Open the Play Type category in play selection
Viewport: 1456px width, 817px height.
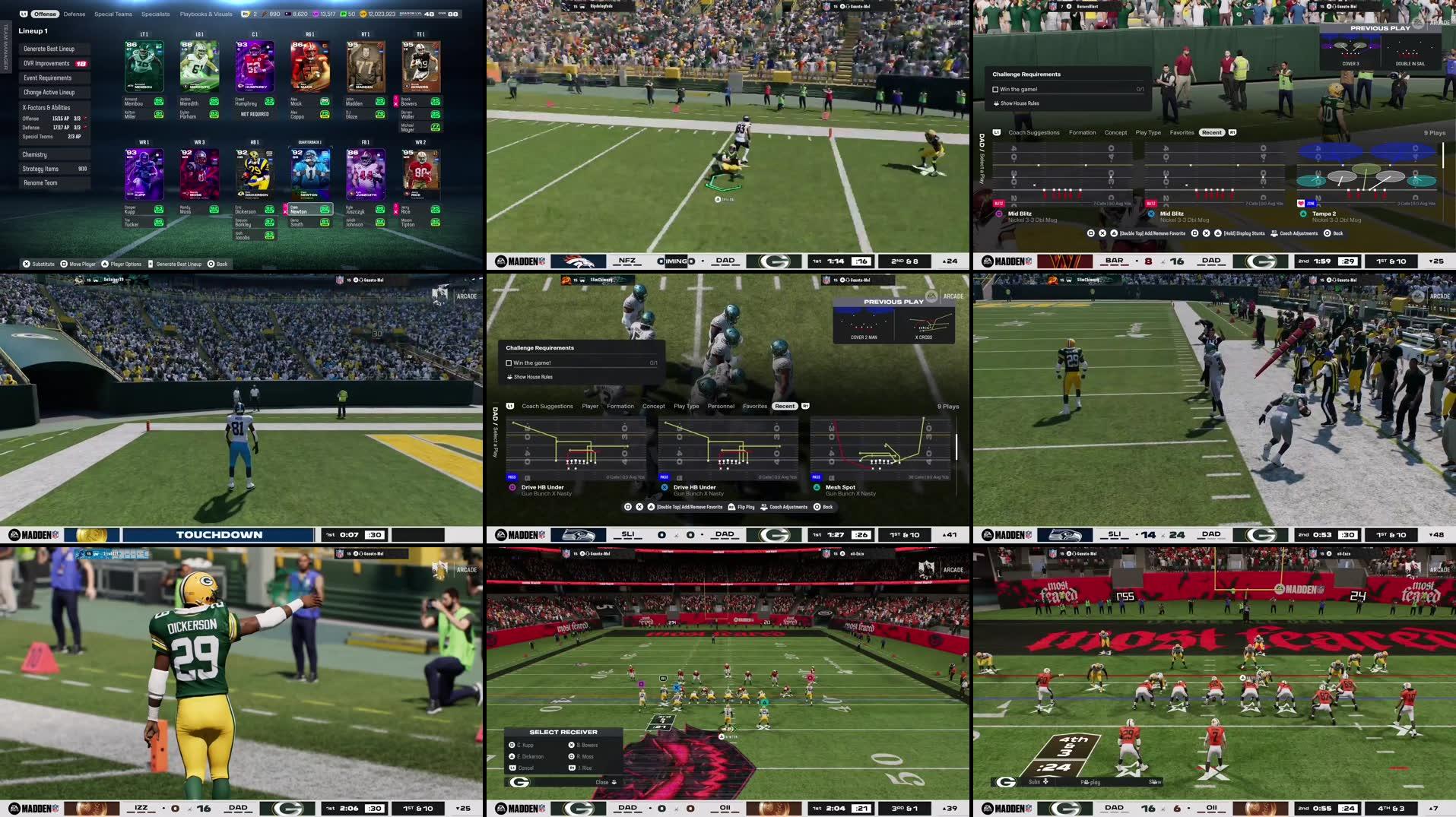coord(687,406)
